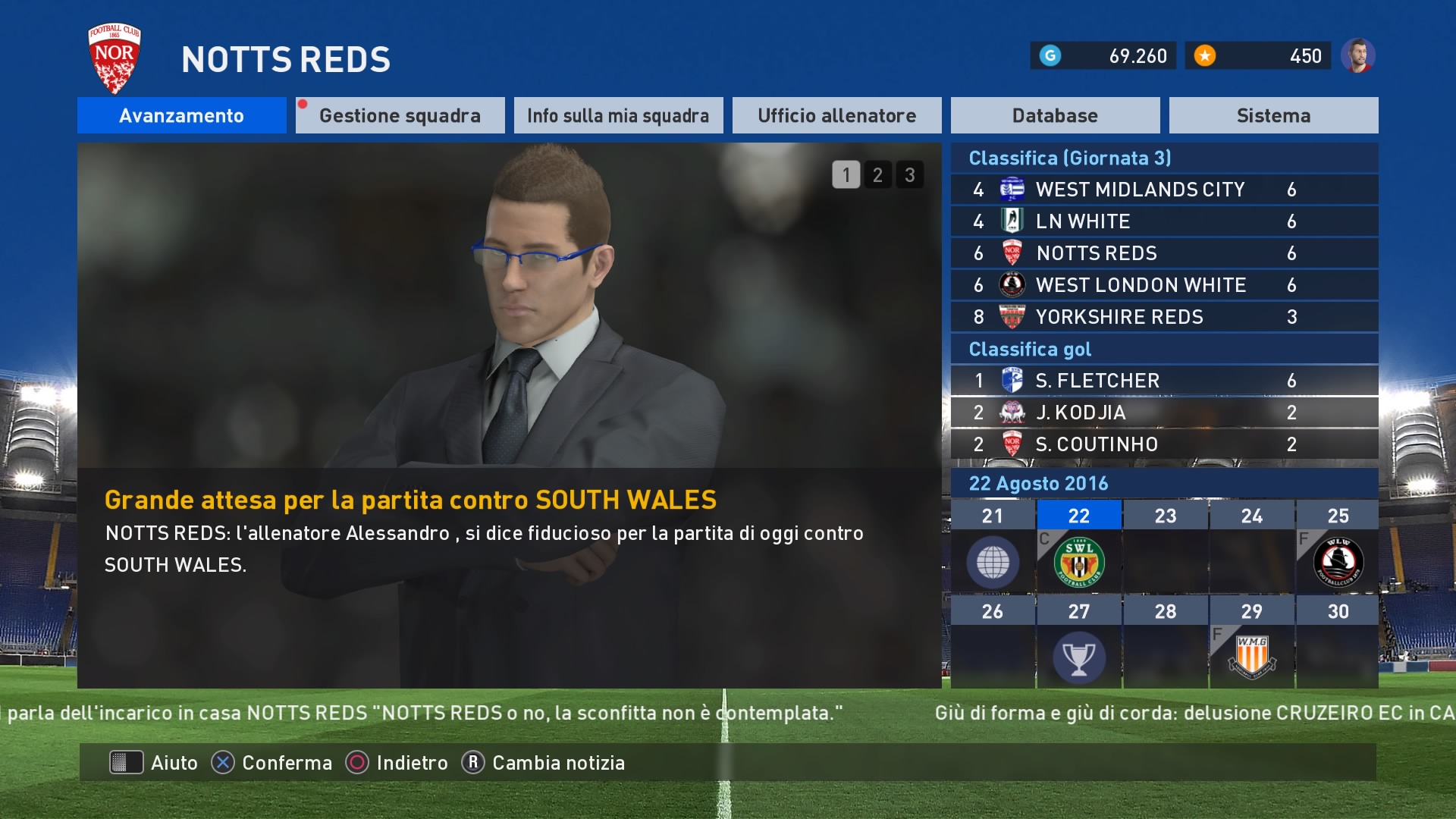Select calendar day 25 fixture
This screenshot has height=819, width=1456.
(x=1338, y=562)
